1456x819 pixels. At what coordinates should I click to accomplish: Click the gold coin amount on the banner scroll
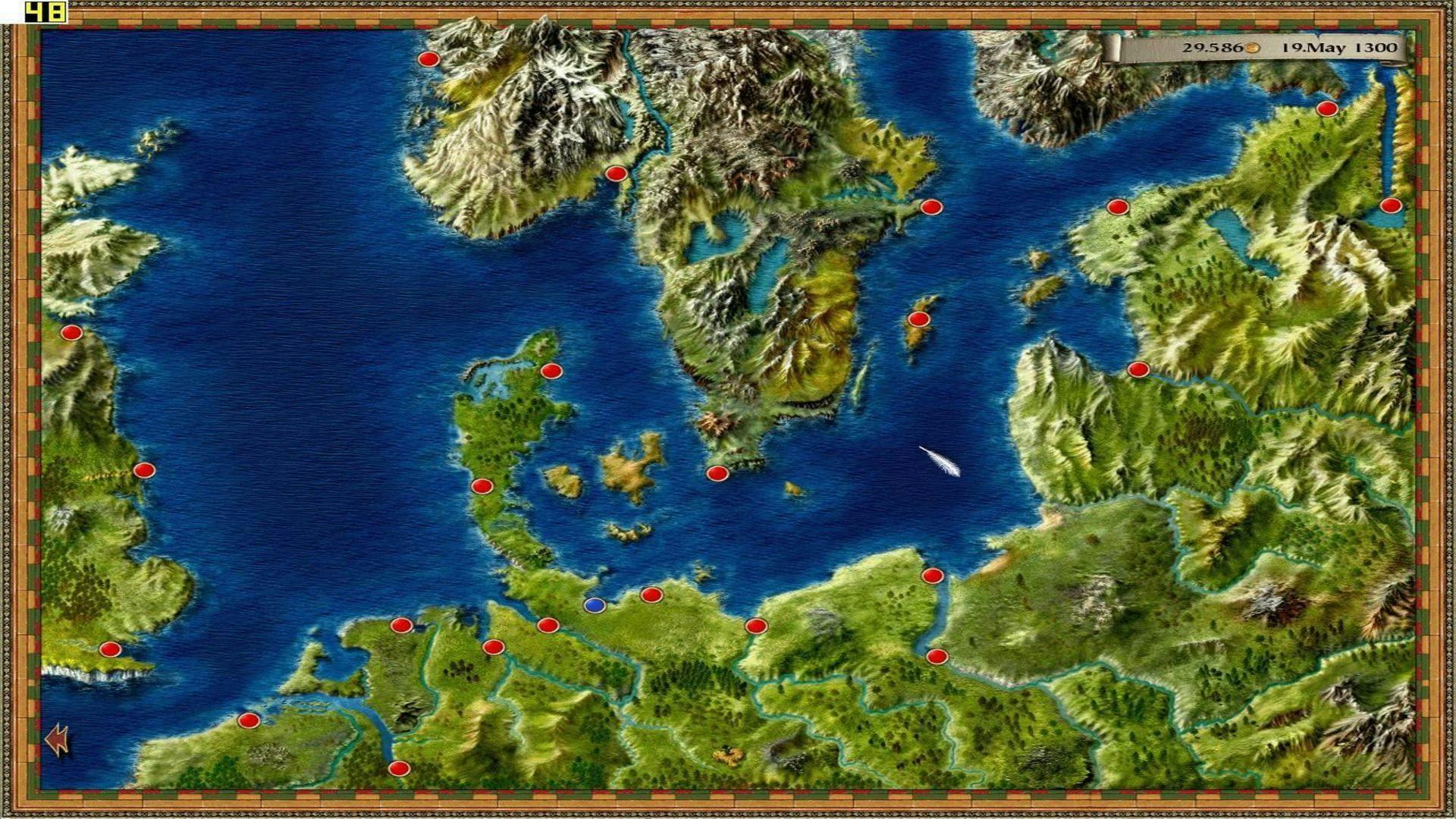click(1213, 47)
